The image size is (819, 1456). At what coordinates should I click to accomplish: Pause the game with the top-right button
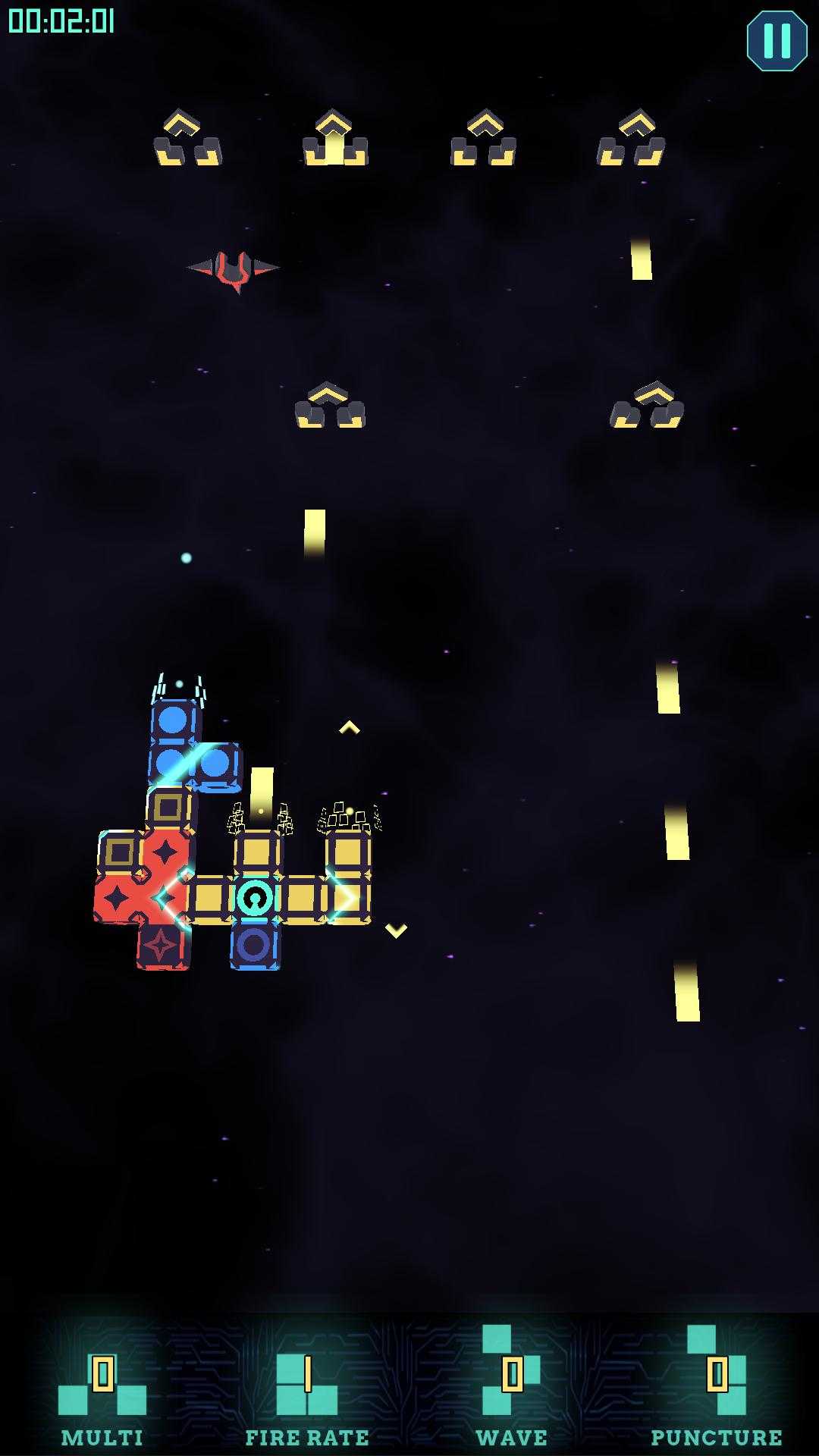pyautogui.click(x=777, y=41)
